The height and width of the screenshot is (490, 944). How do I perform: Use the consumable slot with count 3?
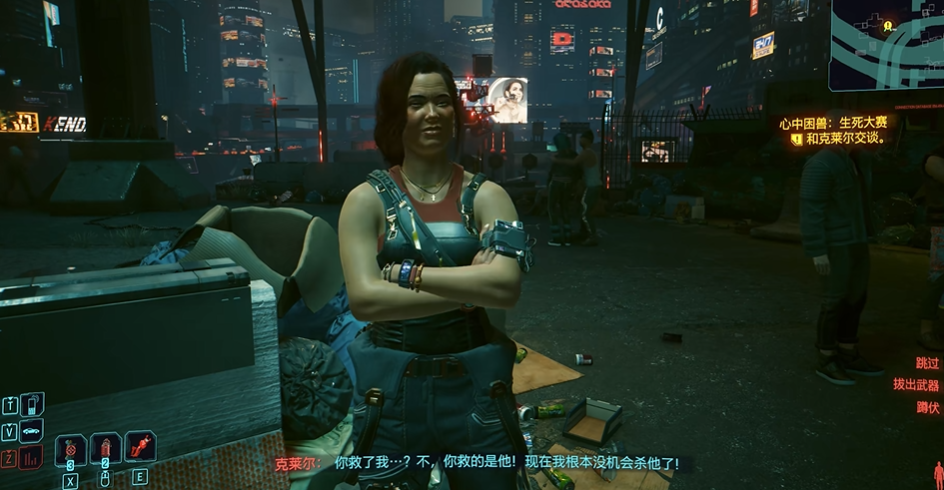[x=71, y=449]
